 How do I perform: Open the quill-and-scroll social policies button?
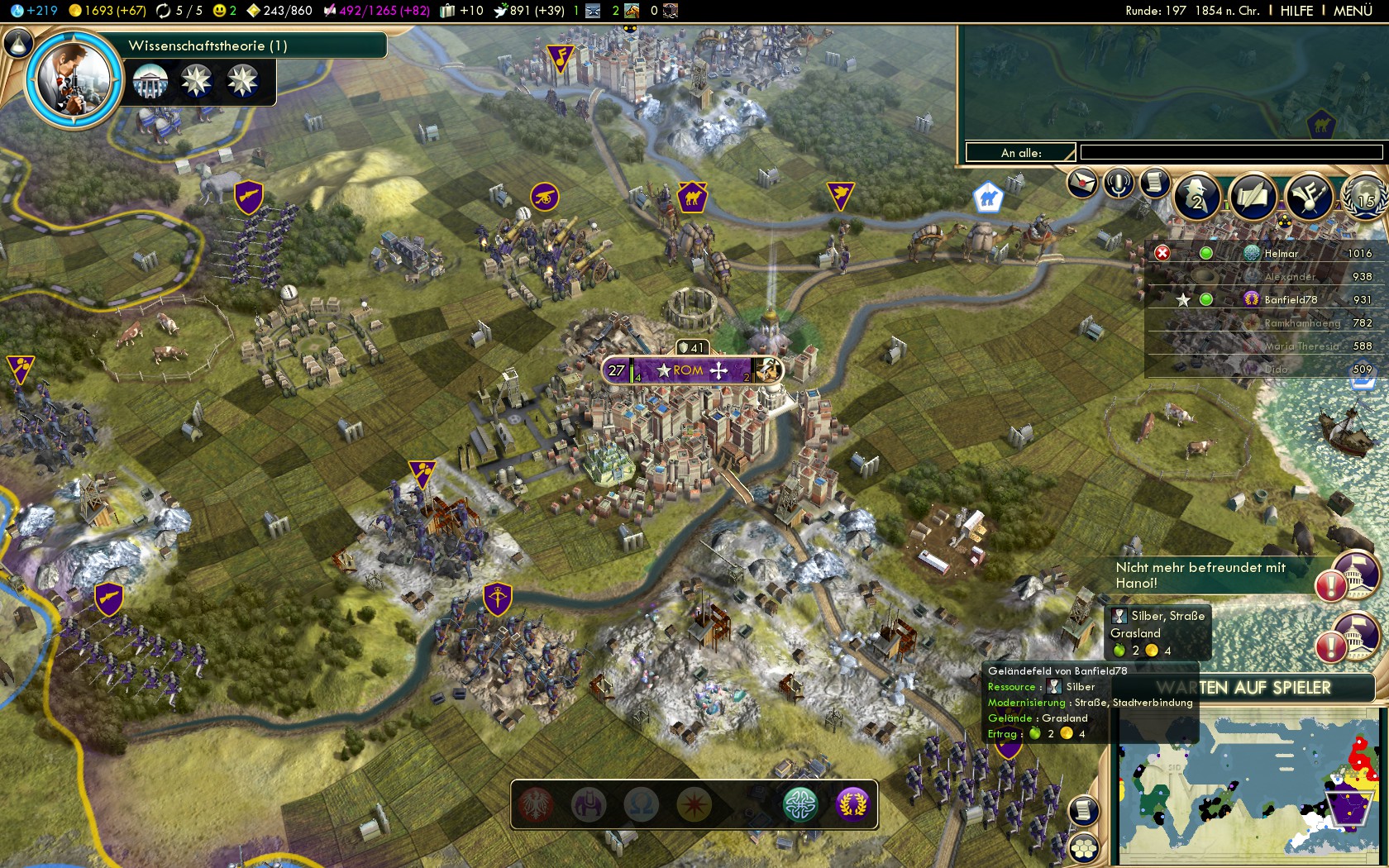(x=1252, y=198)
